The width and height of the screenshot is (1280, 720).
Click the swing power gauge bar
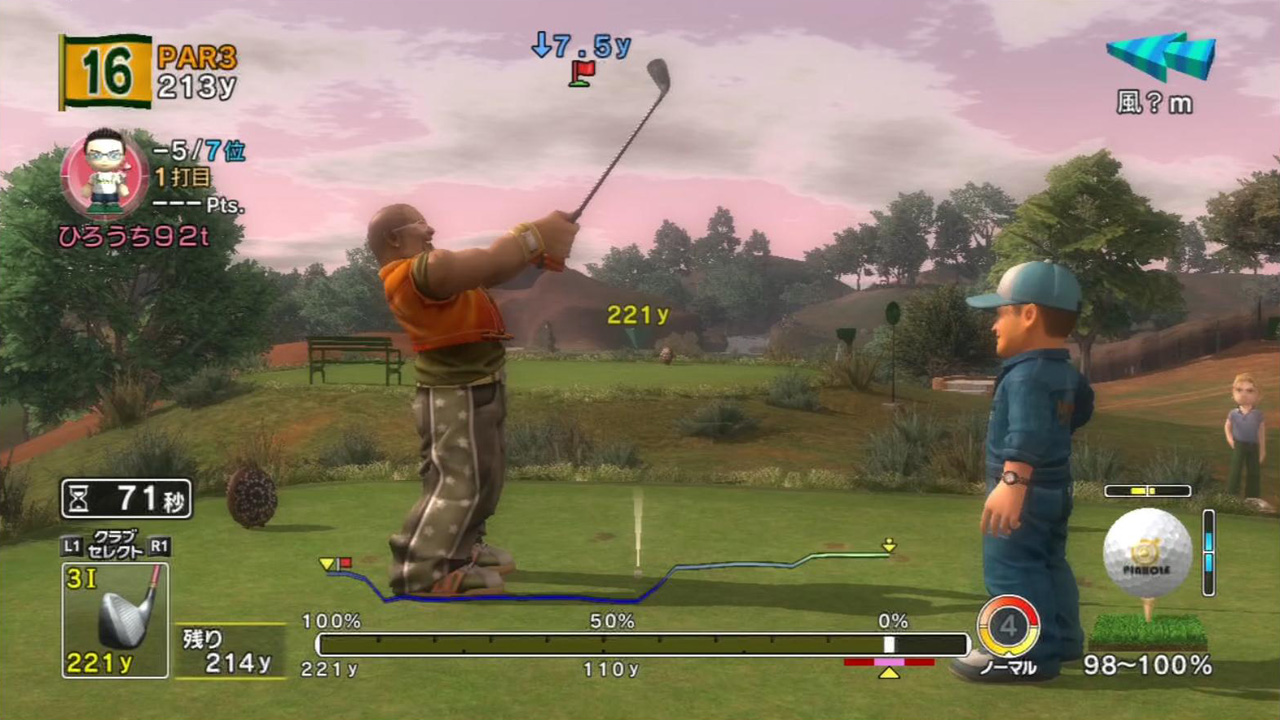(642, 645)
